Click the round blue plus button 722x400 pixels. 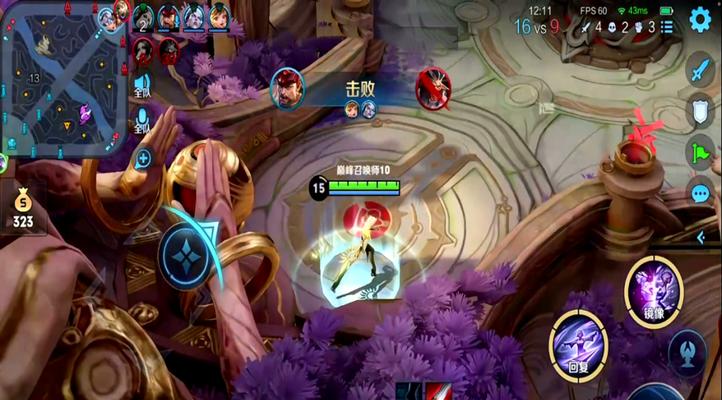pyautogui.click(x=143, y=158)
